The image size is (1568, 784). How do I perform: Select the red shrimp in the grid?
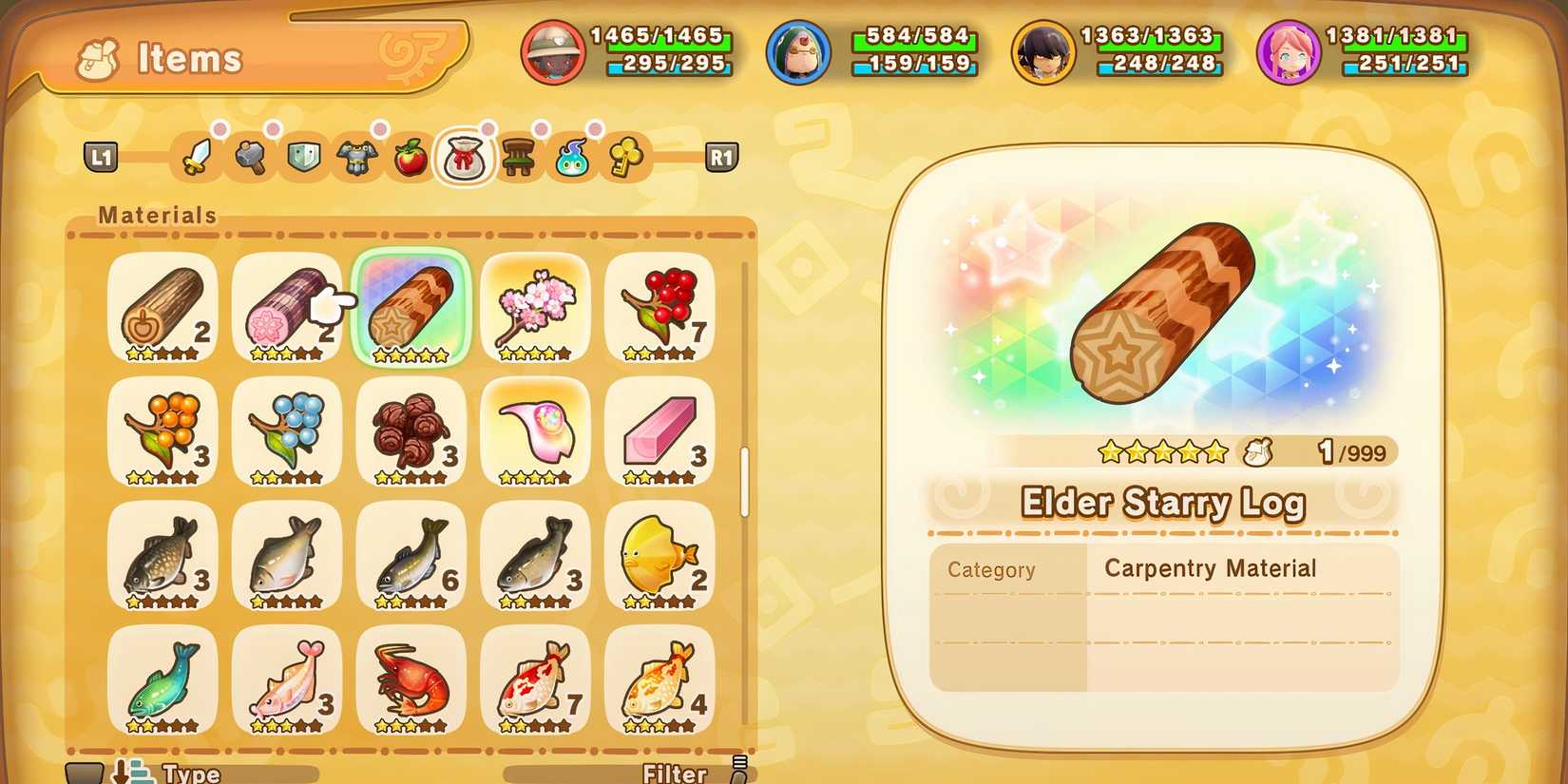(411, 679)
